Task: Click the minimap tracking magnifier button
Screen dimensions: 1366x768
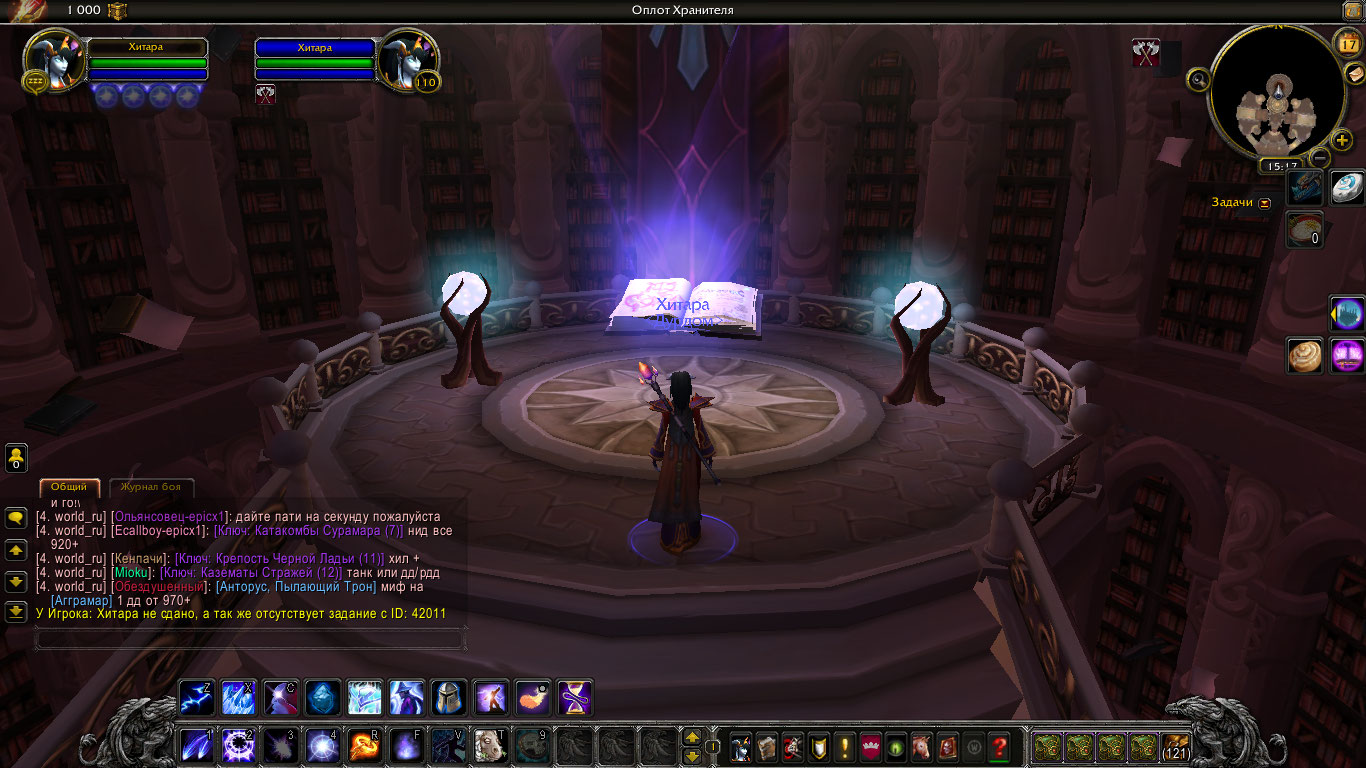Action: pos(1198,79)
